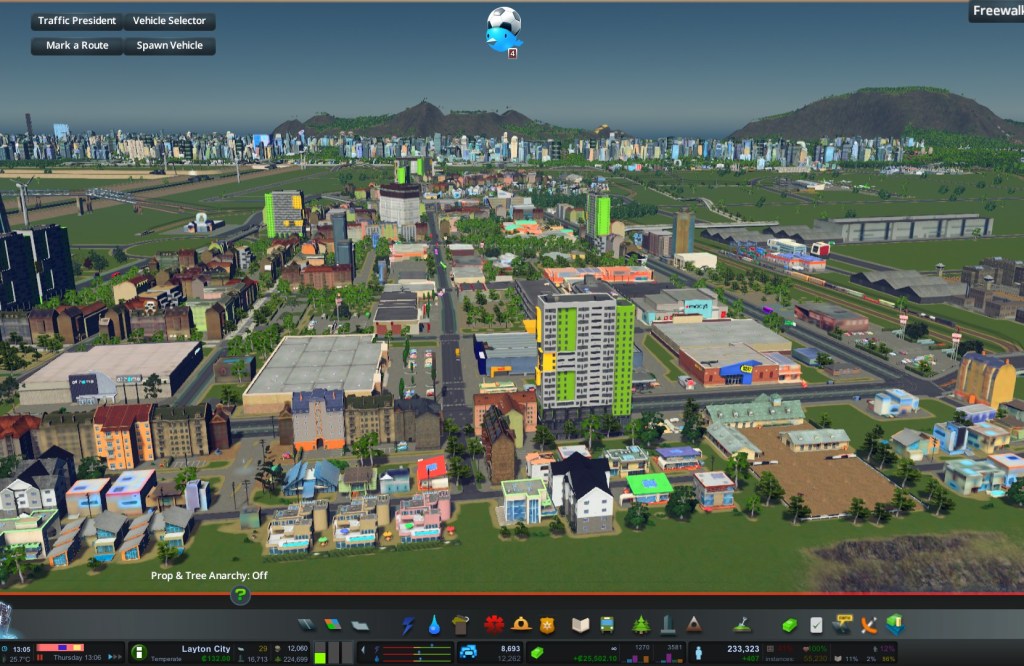Open the parks and trees menu
Screen dimensions: 1024x666
click(x=641, y=625)
